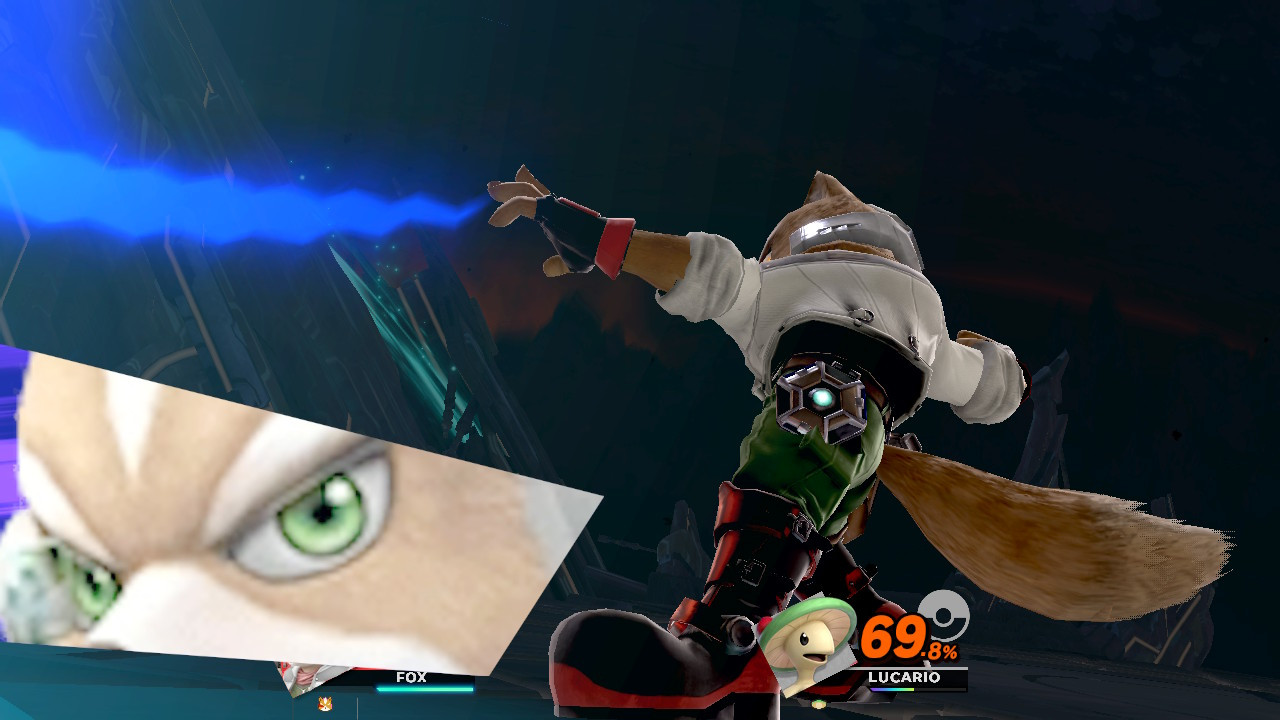Click the rainbow bar under LUCARIO
This screenshot has height=720, width=1280.
[x=893, y=688]
